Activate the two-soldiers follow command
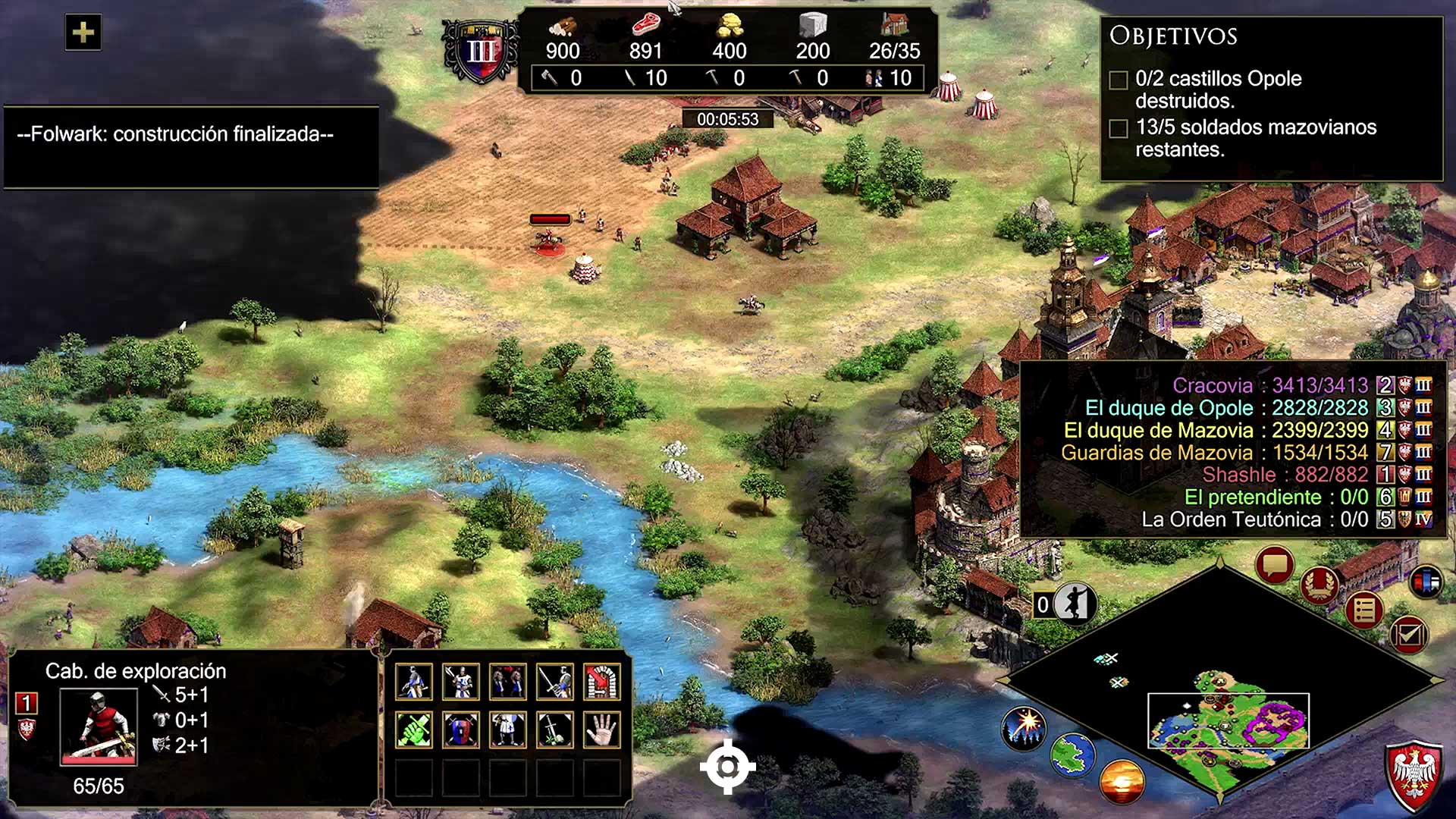 click(508, 682)
